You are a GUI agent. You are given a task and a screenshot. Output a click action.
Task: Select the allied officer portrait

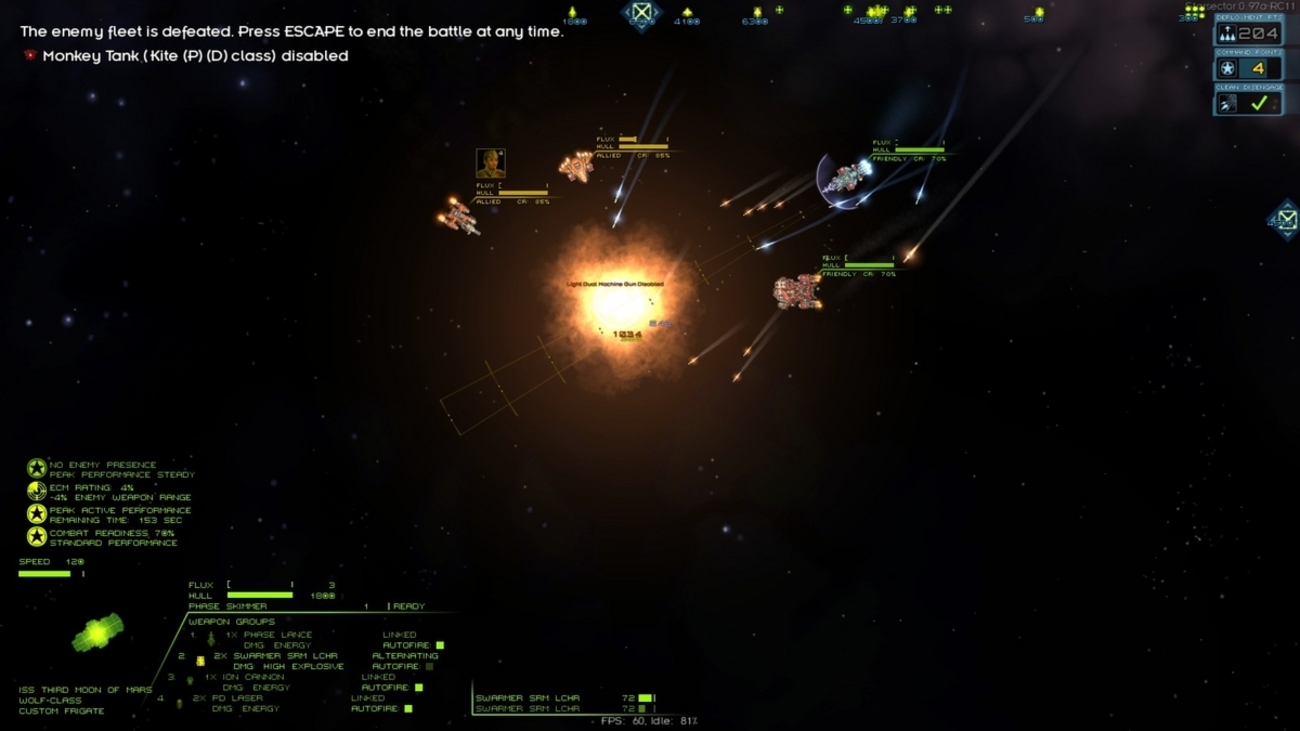click(490, 163)
